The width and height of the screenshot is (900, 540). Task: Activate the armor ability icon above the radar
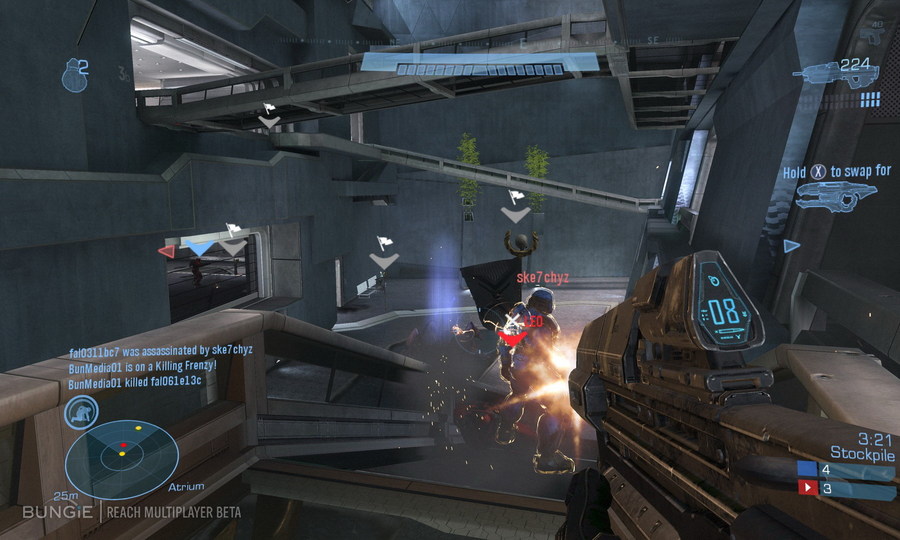point(81,412)
